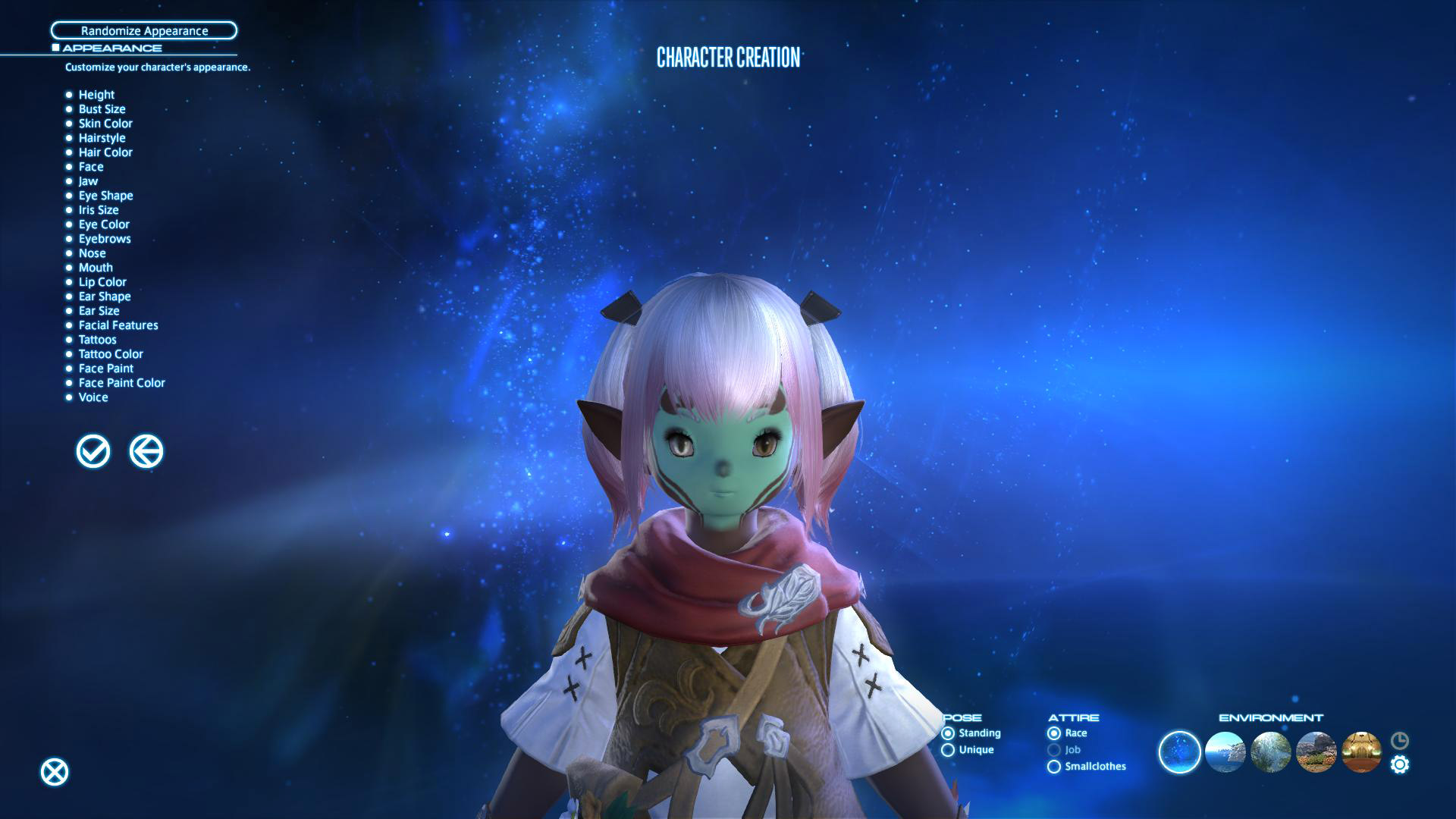Choose the Hairstyle entry
Image resolution: width=1456 pixels, height=819 pixels.
click(102, 138)
